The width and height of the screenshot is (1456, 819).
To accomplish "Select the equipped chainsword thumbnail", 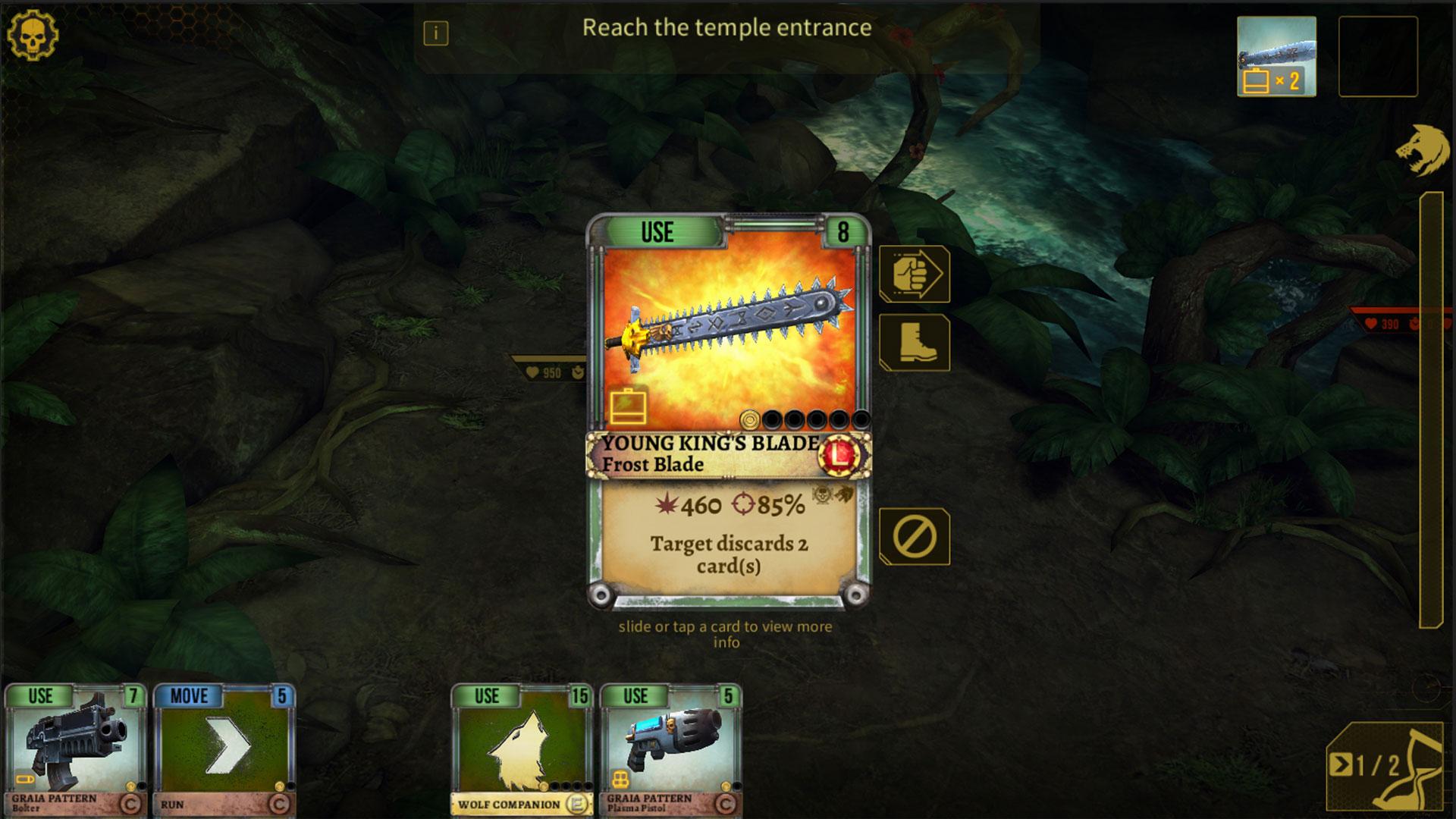I will [1276, 57].
